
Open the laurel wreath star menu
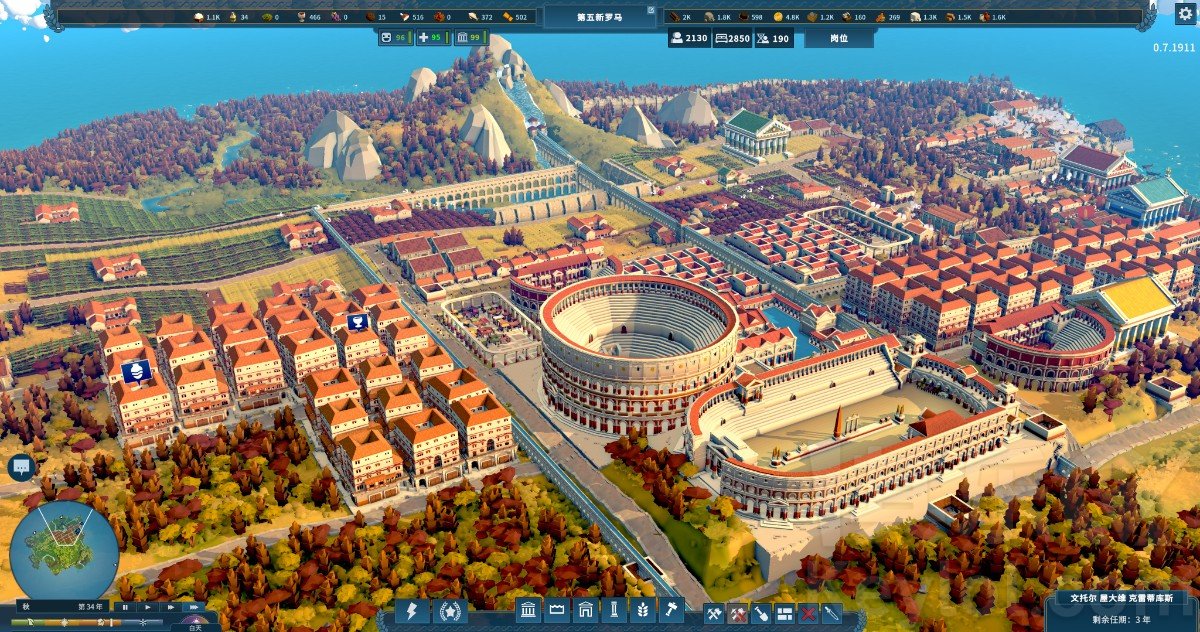(x=449, y=612)
